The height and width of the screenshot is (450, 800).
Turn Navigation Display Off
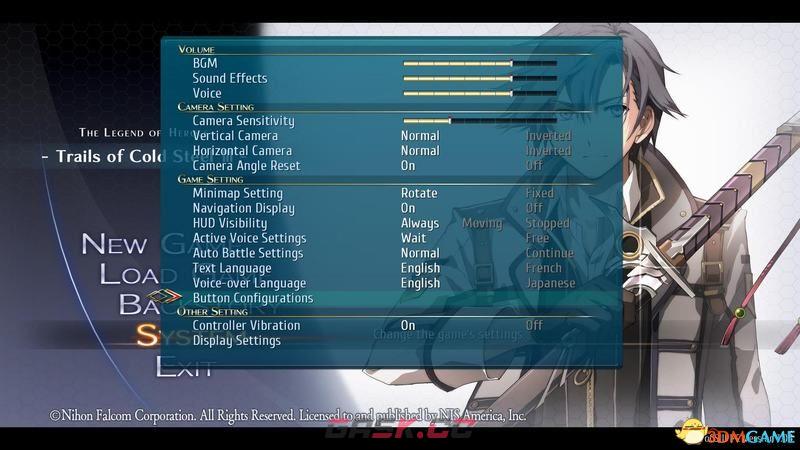[534, 208]
